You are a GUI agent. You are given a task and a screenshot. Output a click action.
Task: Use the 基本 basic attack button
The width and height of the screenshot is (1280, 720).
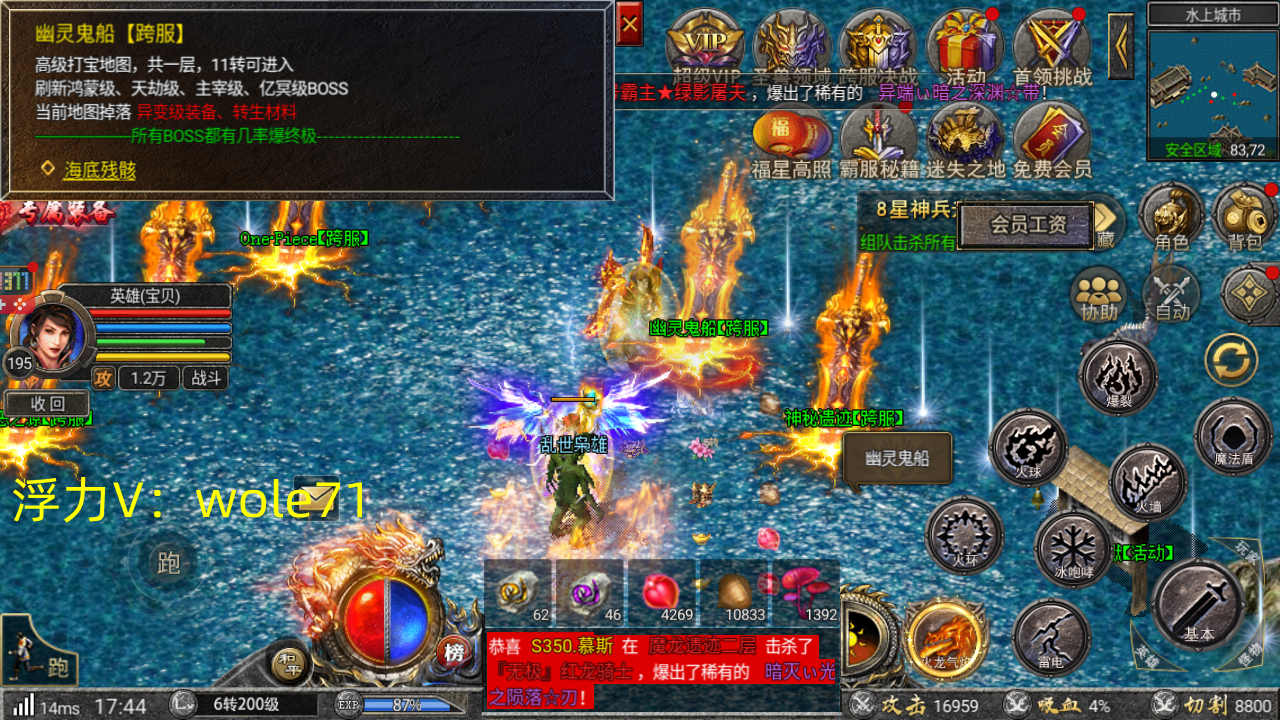[x=1198, y=603]
